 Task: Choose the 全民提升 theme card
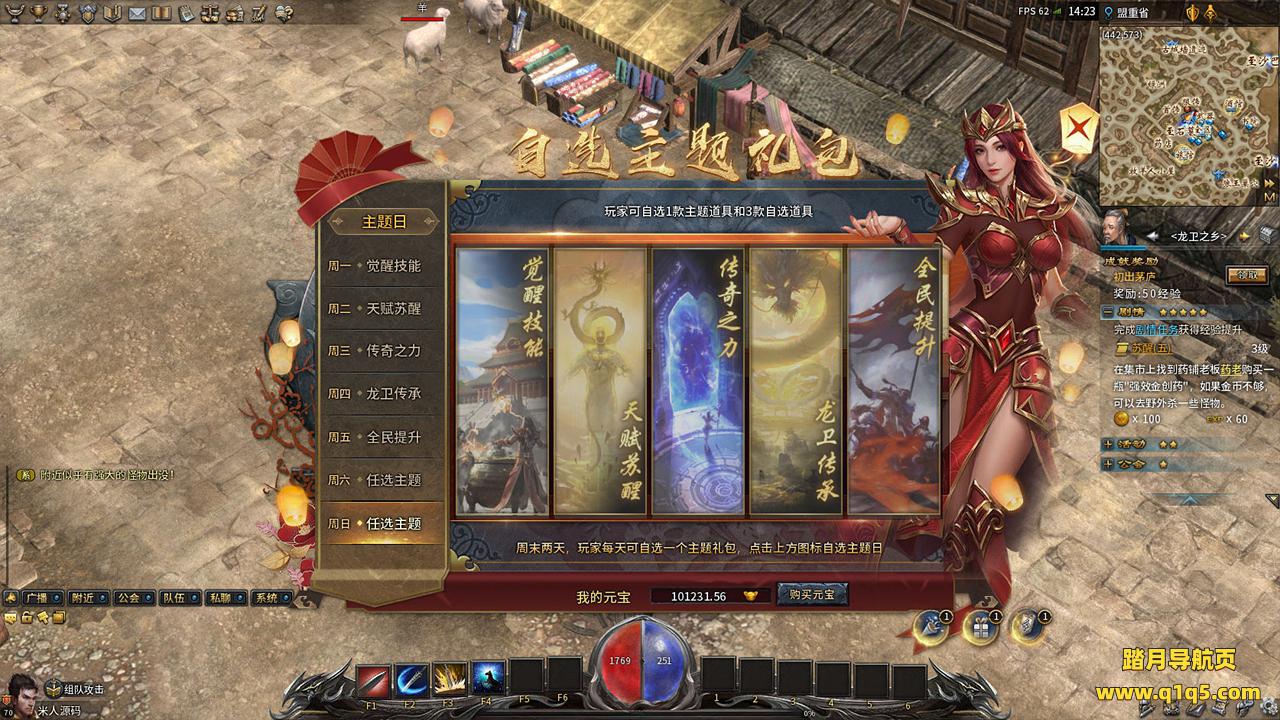893,381
